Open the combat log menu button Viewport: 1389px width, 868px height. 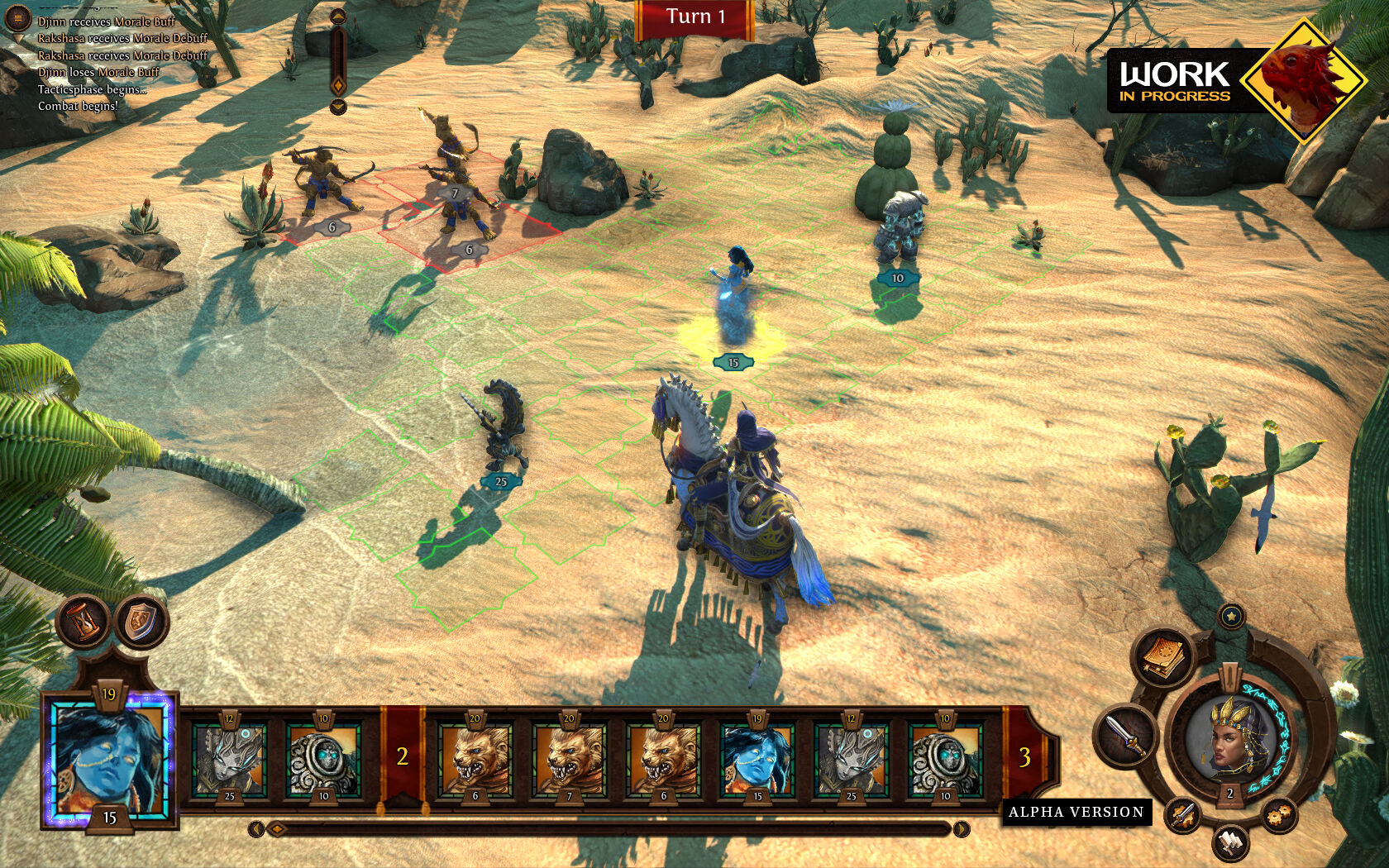[x=18, y=17]
